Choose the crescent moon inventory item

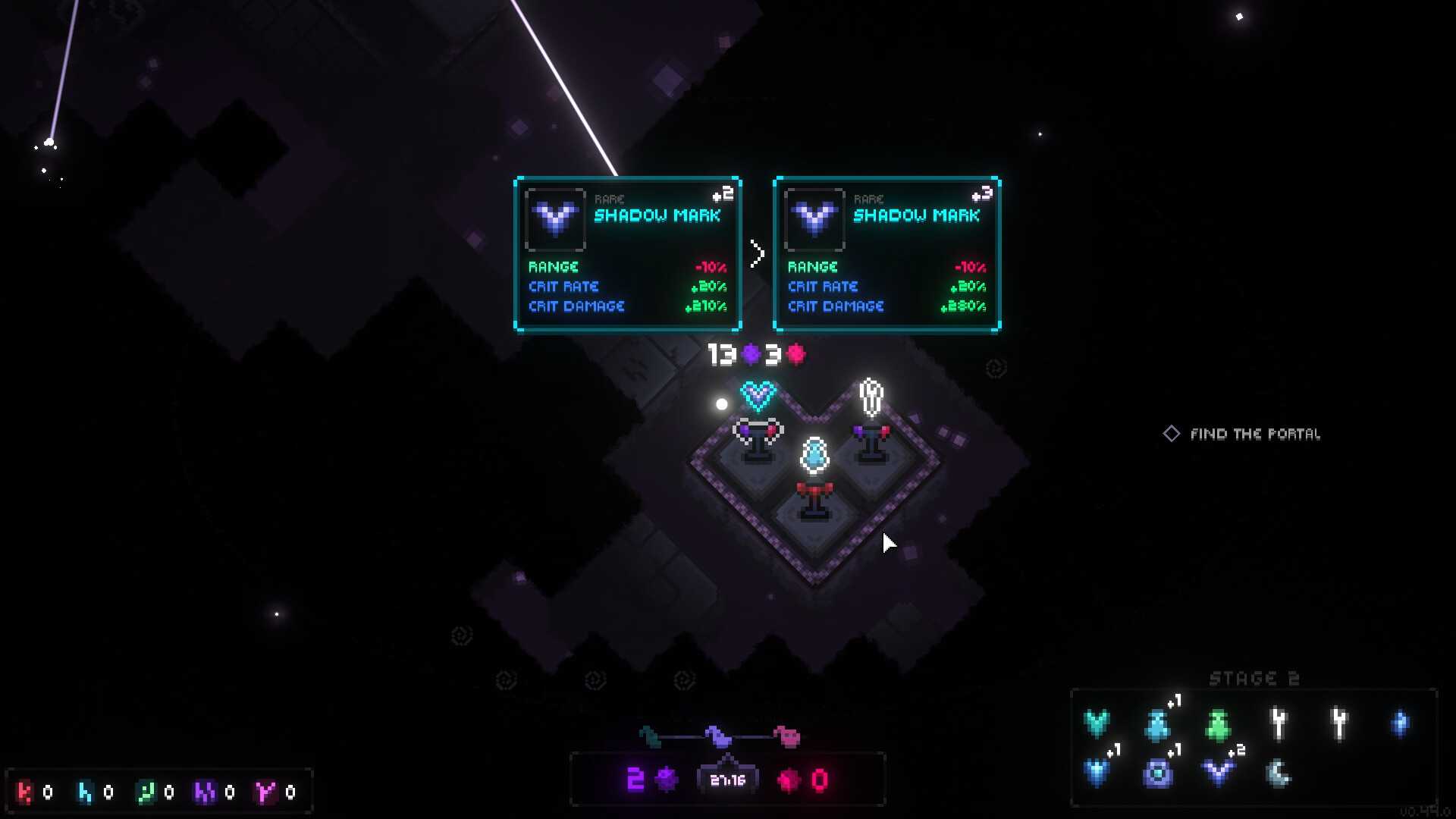pyautogui.click(x=1279, y=773)
